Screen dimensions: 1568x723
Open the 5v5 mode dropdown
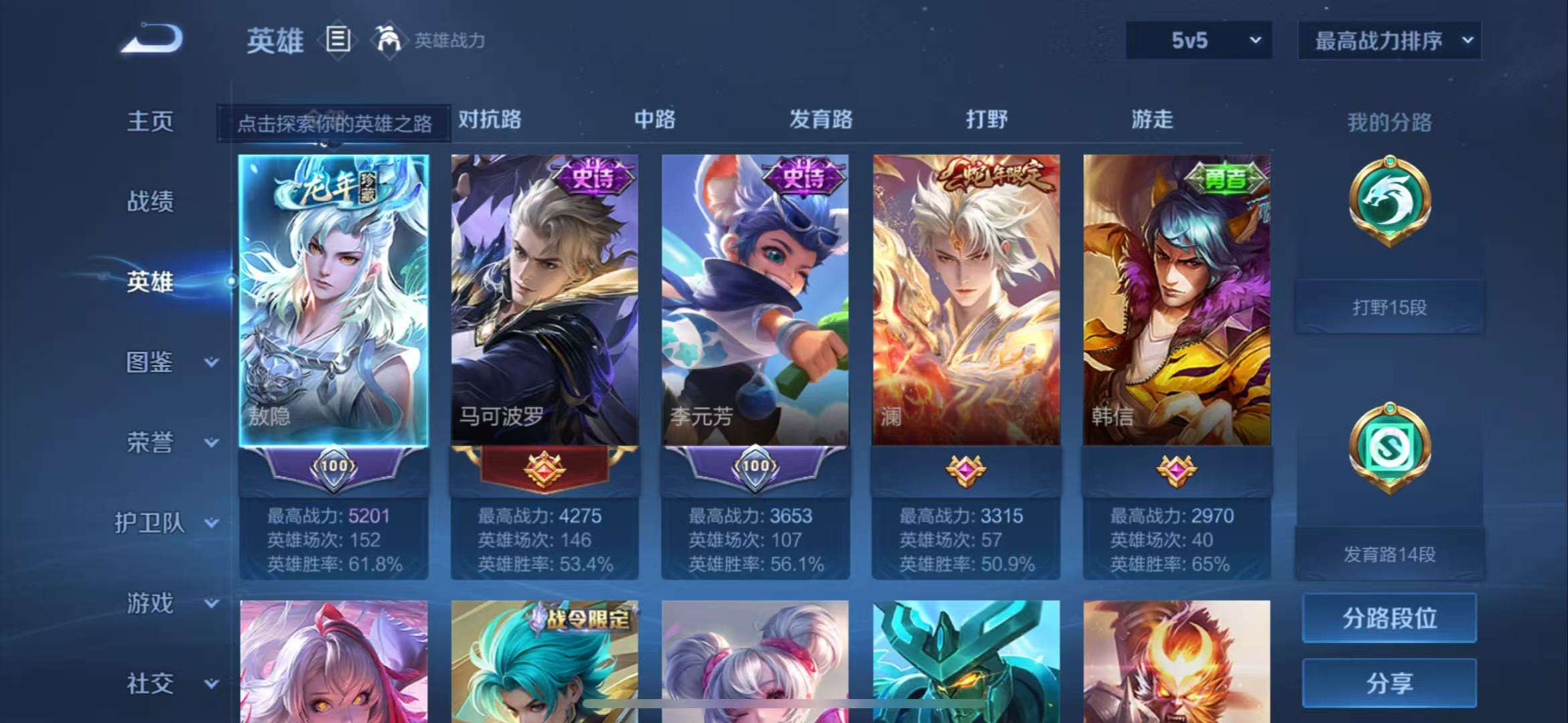click(1197, 40)
